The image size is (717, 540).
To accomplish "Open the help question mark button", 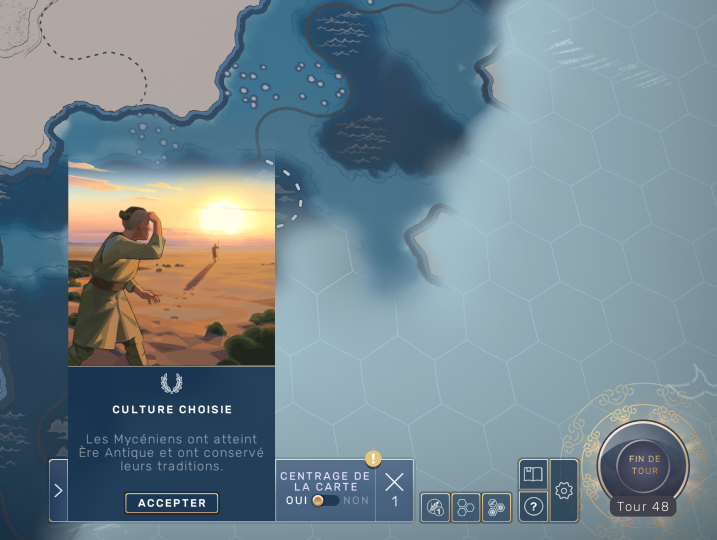I will 534,507.
